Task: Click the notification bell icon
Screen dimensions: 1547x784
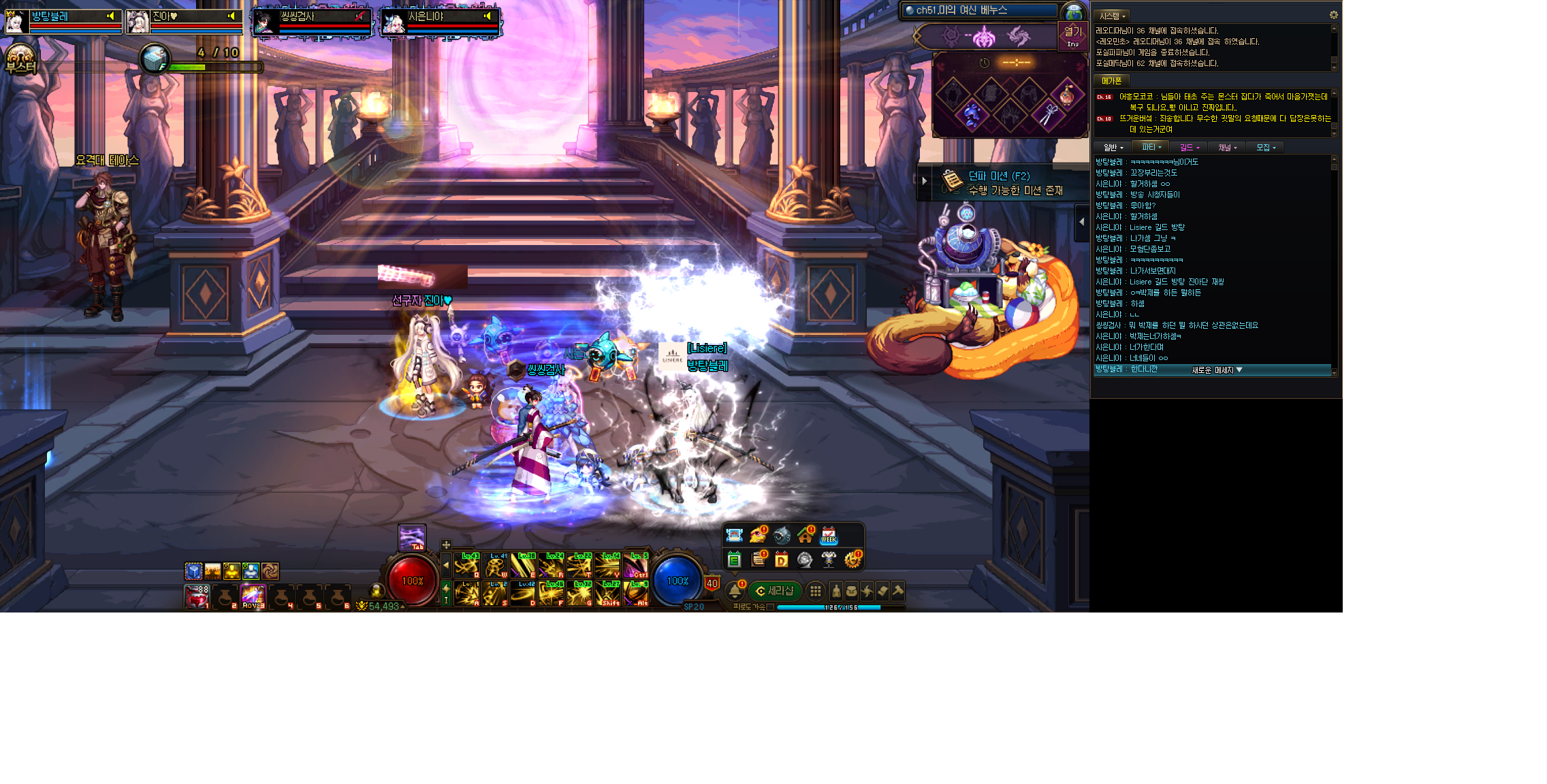Action: 735,591
